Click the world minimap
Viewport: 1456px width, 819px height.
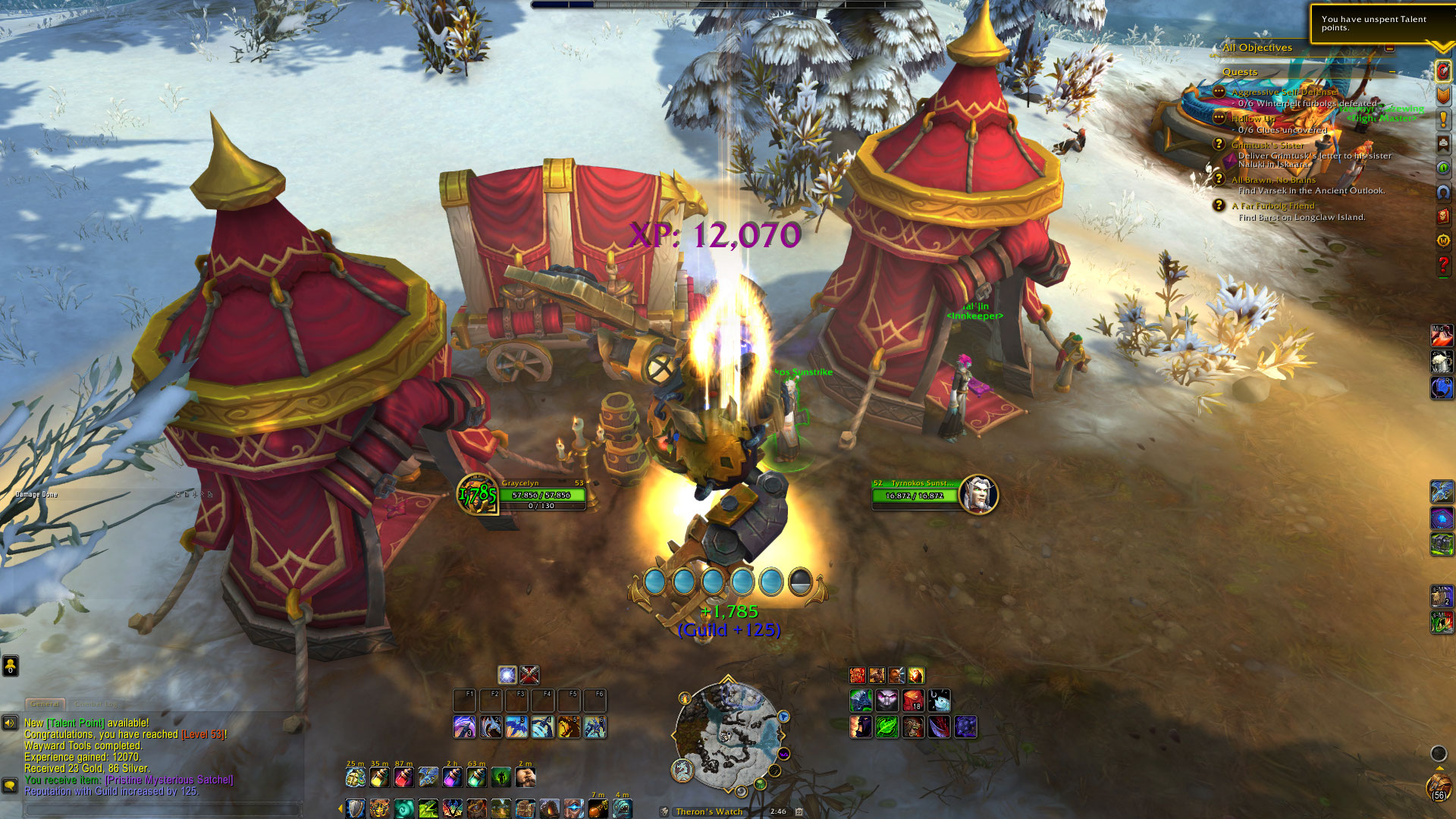(x=728, y=734)
